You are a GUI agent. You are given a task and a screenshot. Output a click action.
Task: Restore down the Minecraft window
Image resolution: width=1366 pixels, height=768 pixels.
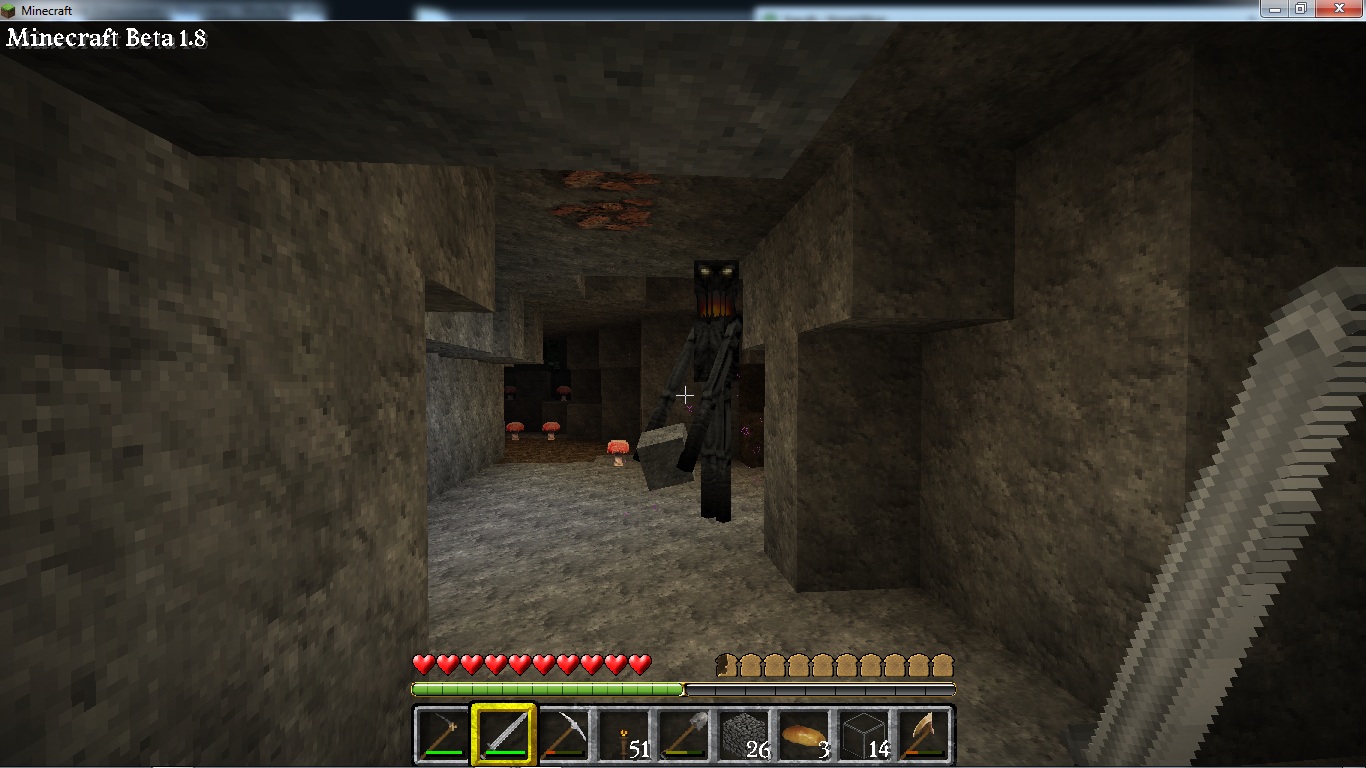pyautogui.click(x=1300, y=8)
